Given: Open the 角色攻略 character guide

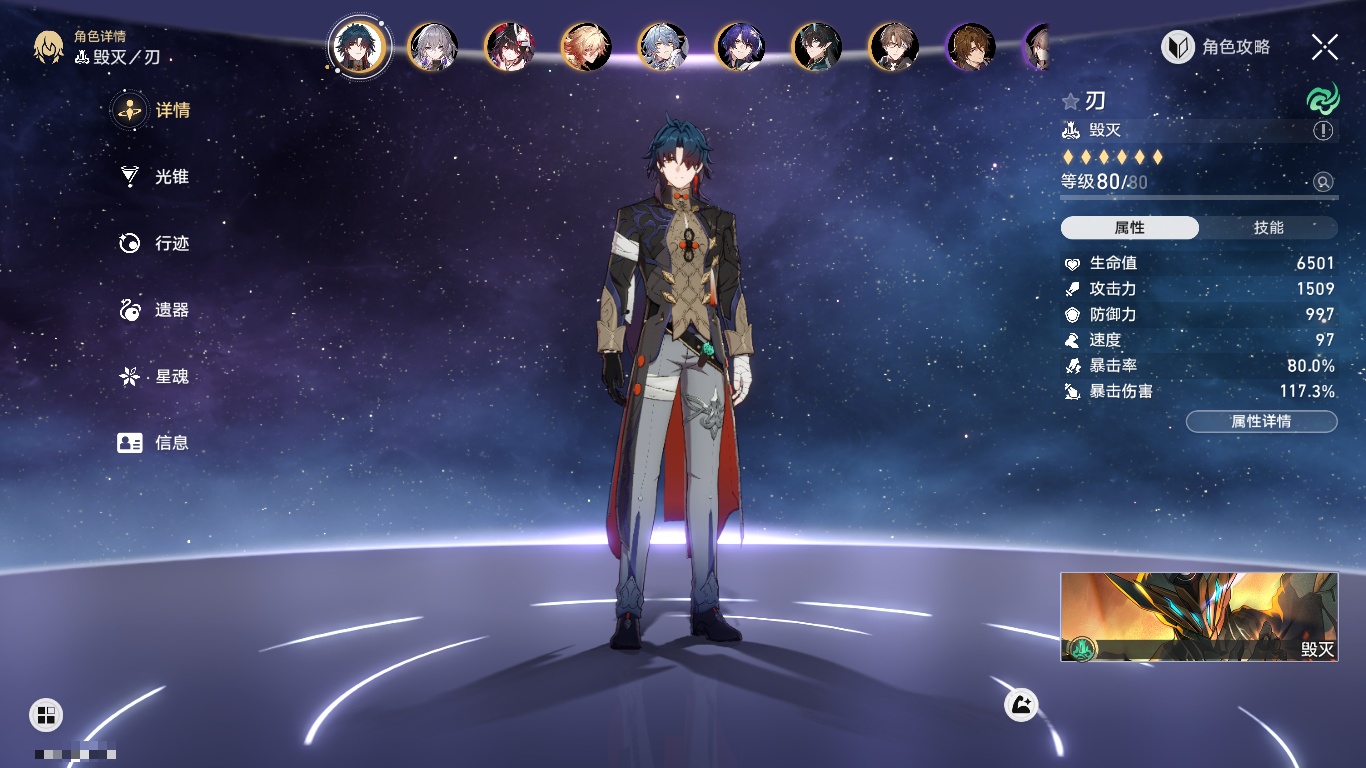Looking at the screenshot, I should tap(1216, 47).
